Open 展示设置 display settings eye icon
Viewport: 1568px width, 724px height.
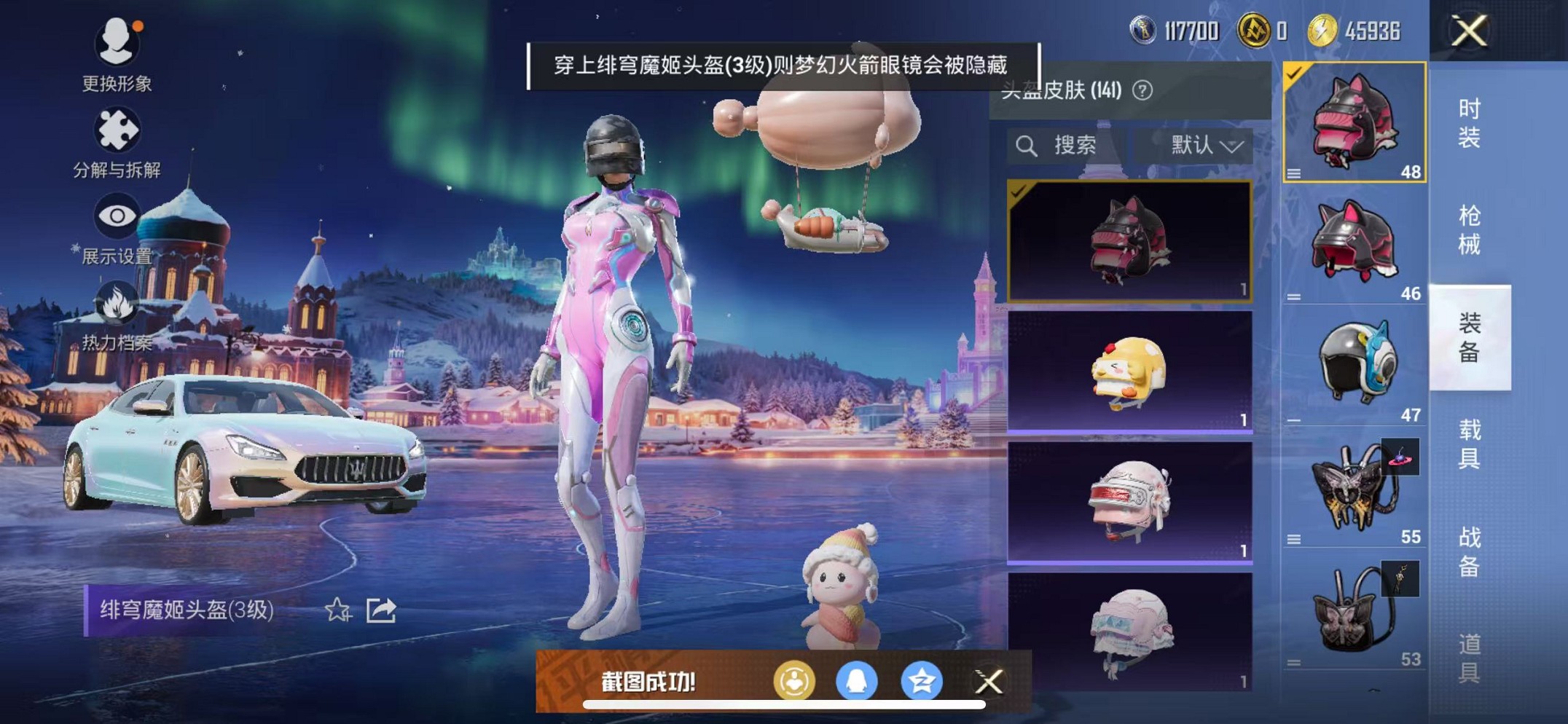117,213
